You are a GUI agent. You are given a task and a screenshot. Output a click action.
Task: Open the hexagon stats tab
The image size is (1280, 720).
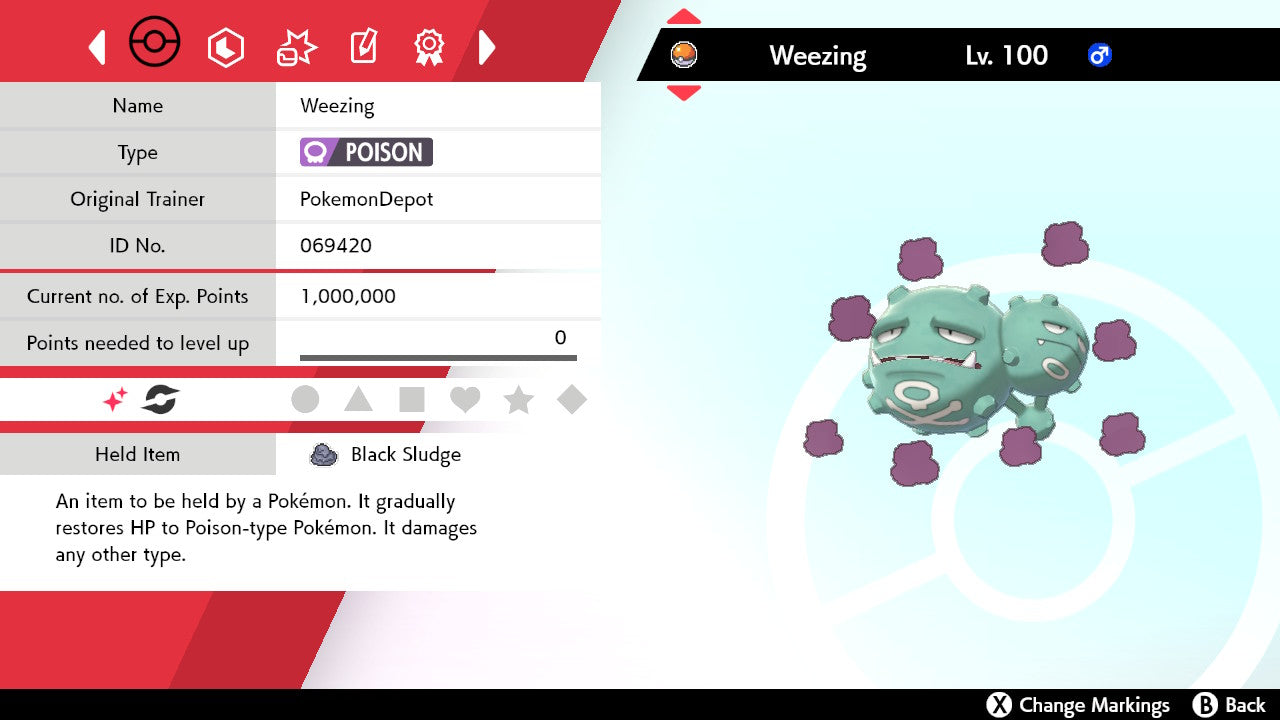(x=225, y=47)
